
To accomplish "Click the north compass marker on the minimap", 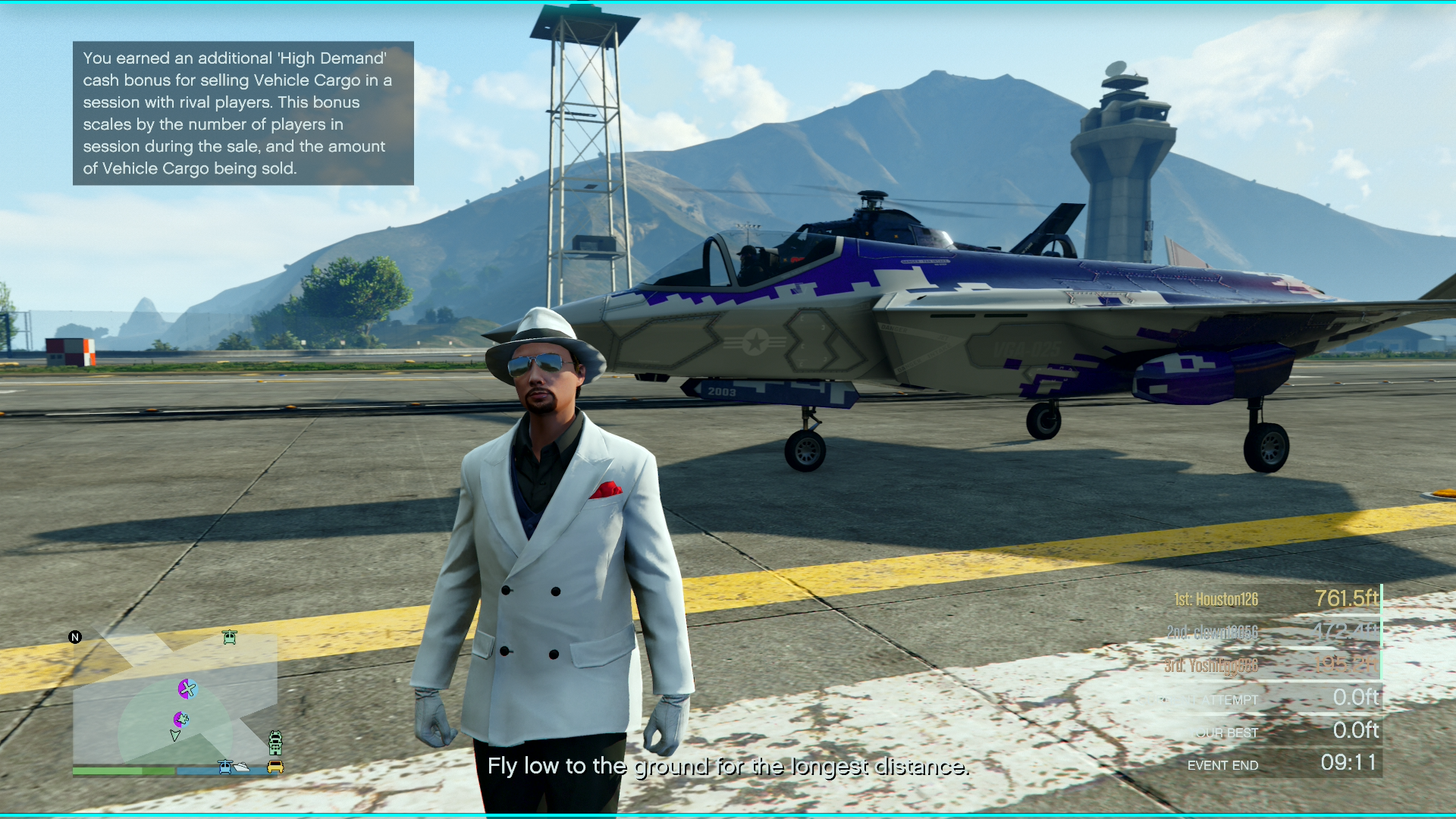I will click(x=75, y=637).
